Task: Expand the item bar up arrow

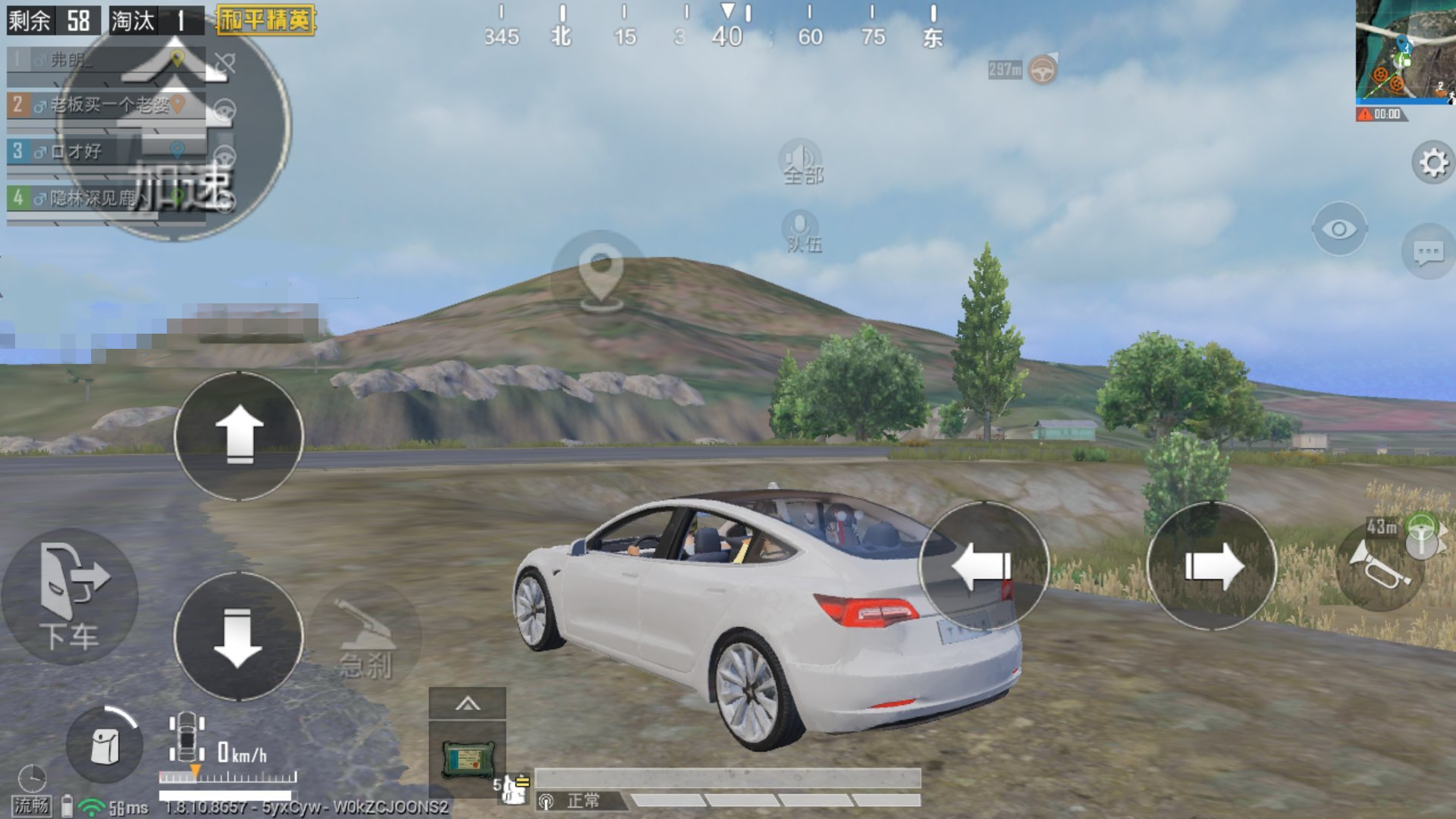Action: [x=467, y=704]
